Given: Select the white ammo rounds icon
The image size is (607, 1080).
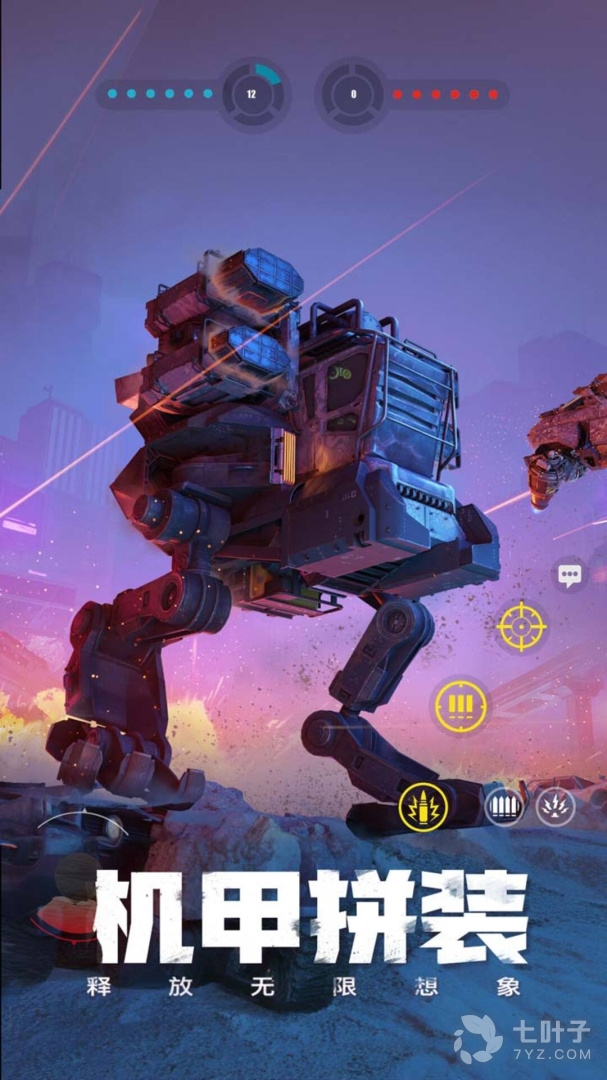Looking at the screenshot, I should tap(504, 806).
